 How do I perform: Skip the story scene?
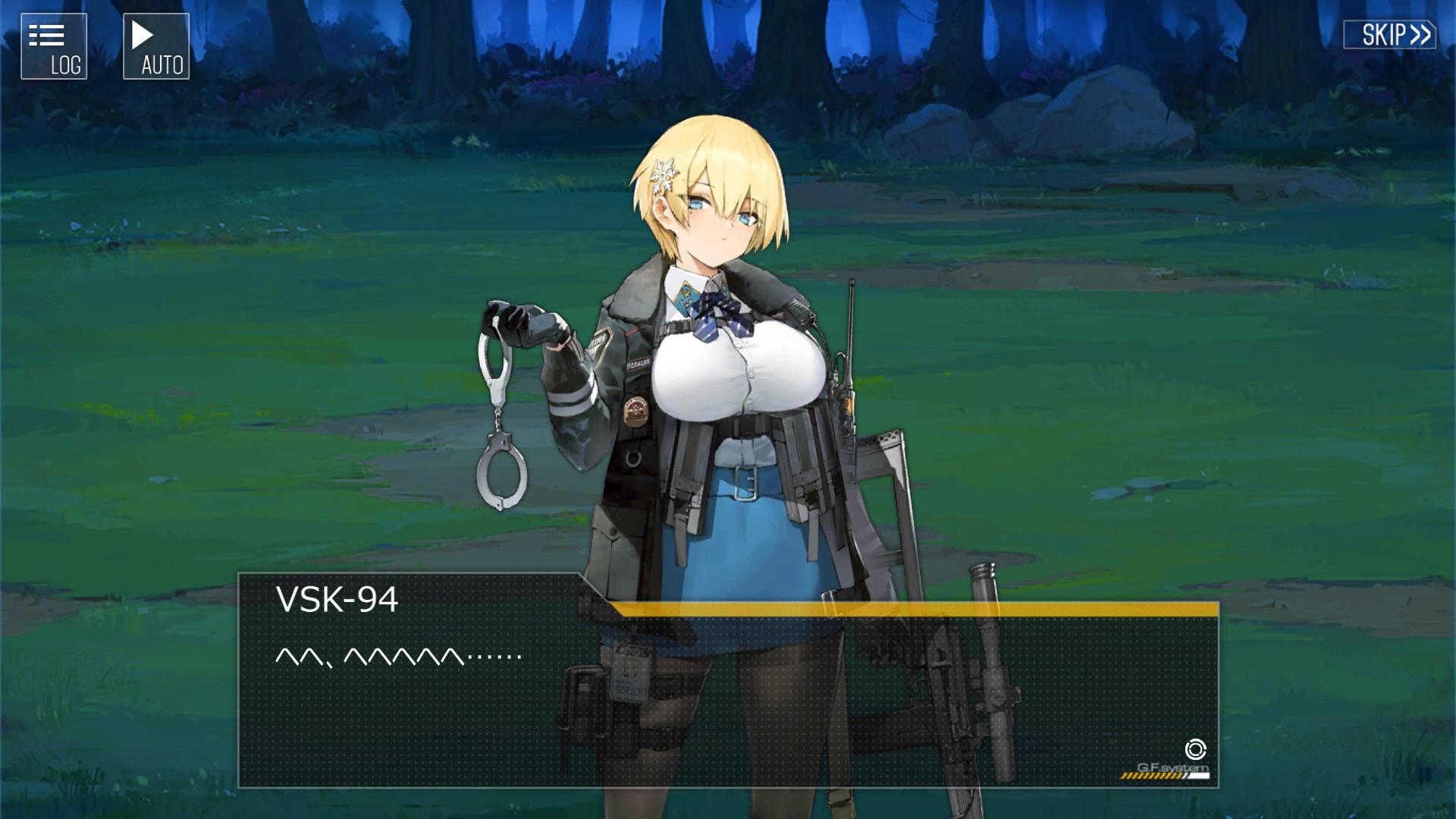coord(1389,35)
